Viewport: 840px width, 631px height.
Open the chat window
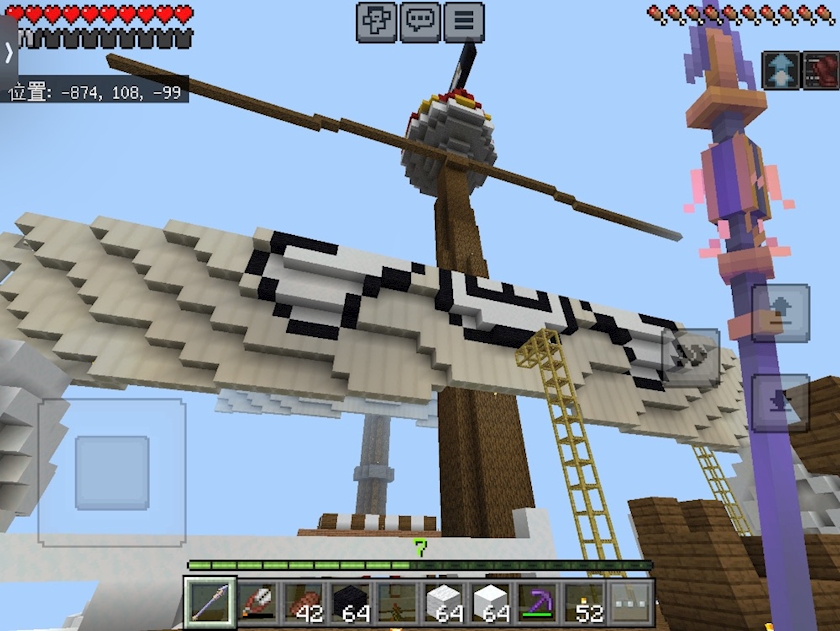420,21
